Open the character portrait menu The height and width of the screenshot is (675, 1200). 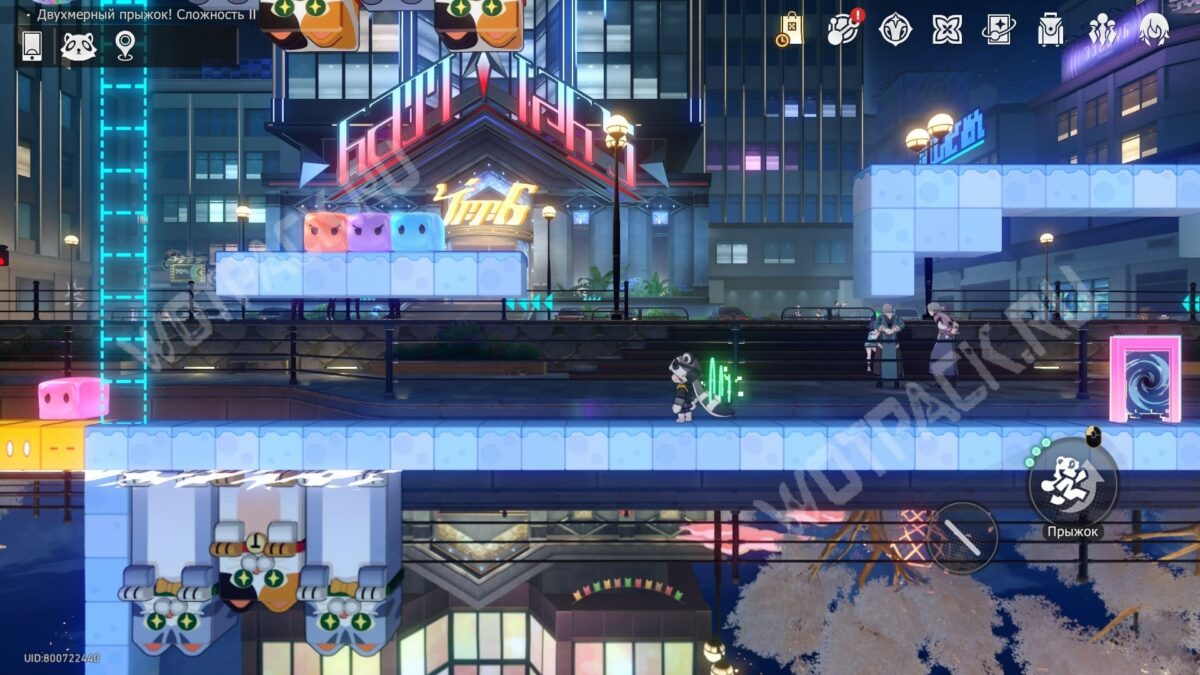tap(1153, 29)
